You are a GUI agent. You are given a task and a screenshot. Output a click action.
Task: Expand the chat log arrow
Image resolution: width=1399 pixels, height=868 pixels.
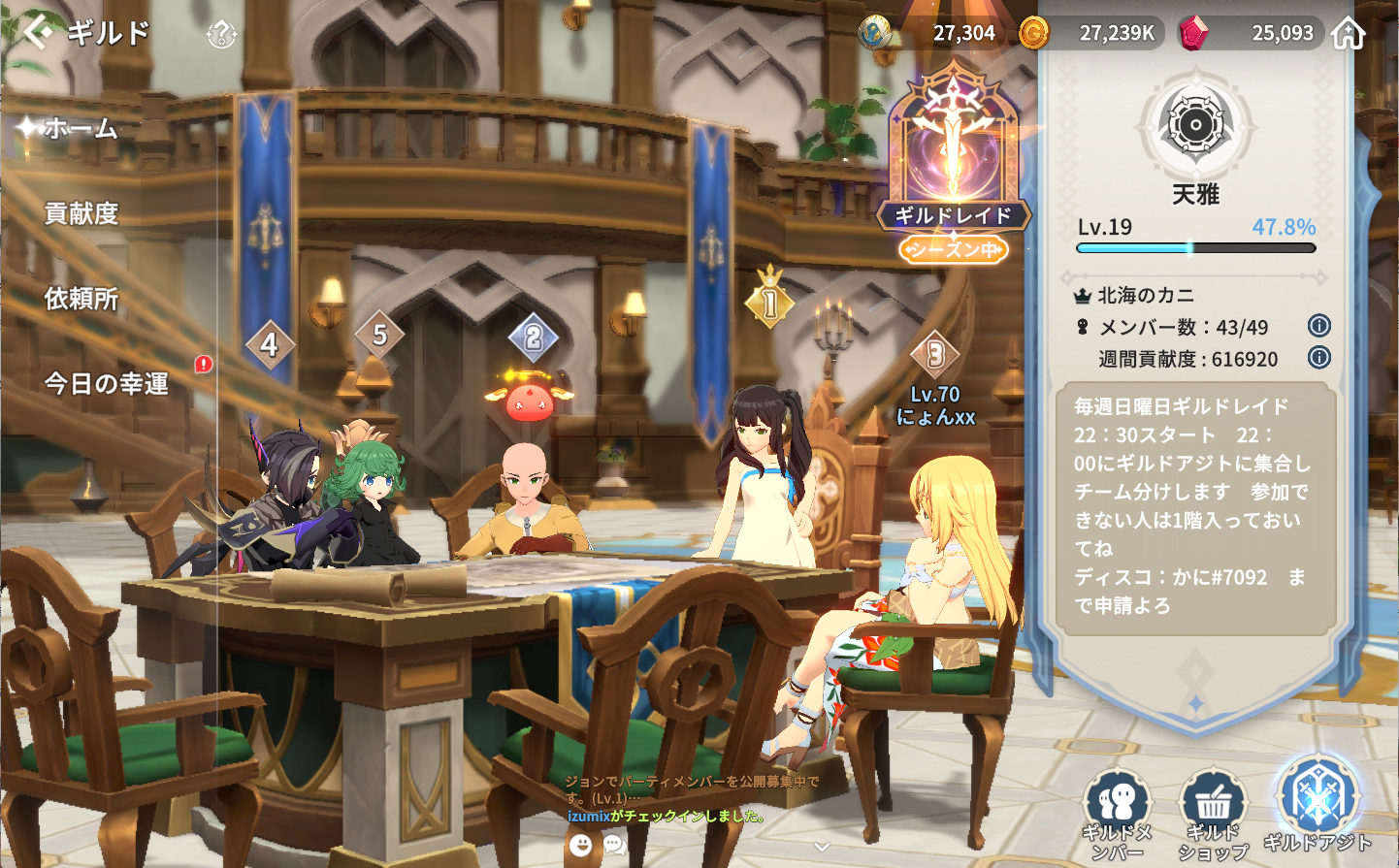[822, 847]
